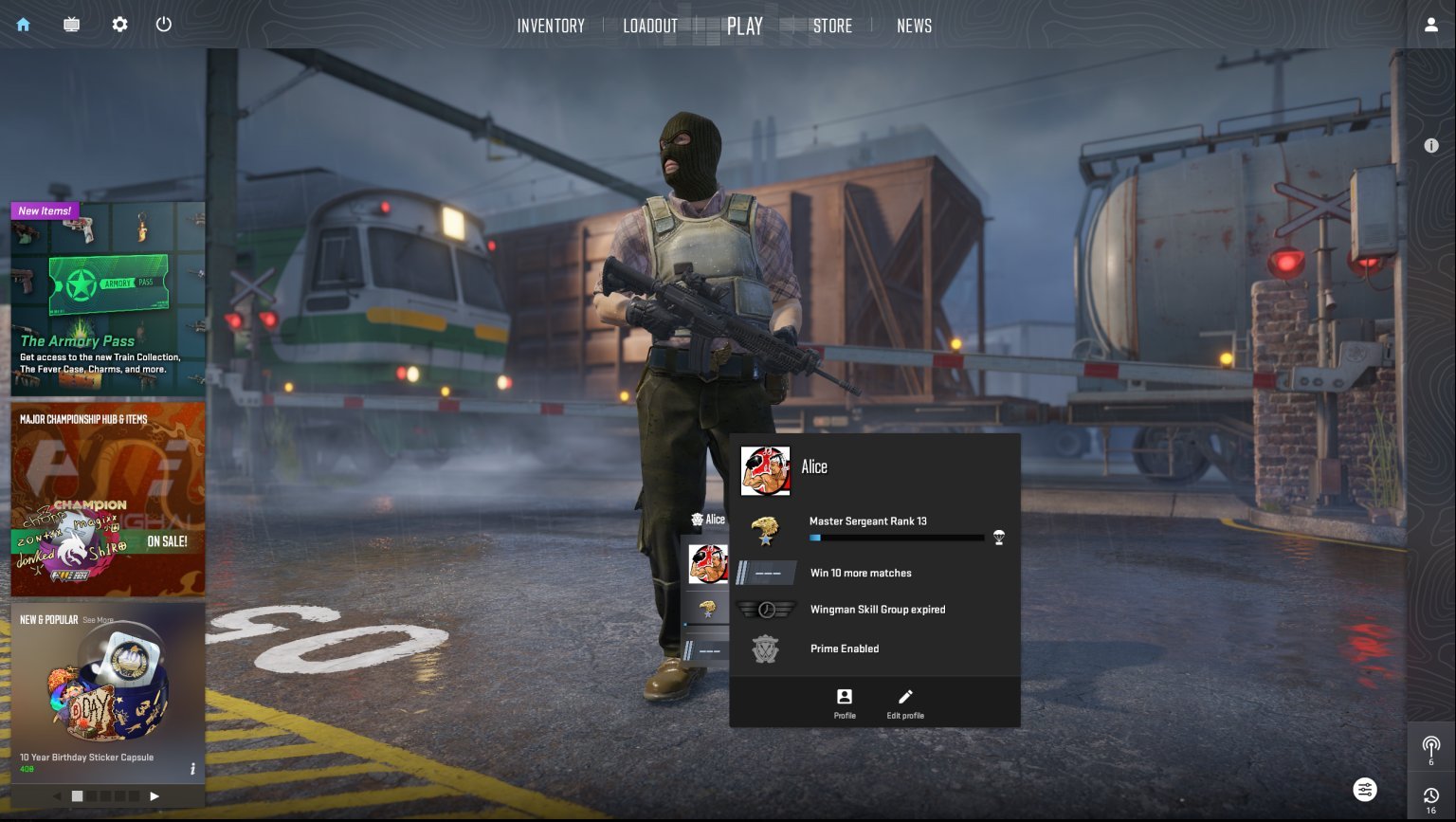Open the watch TV icon
The height and width of the screenshot is (822, 1456).
click(x=71, y=25)
